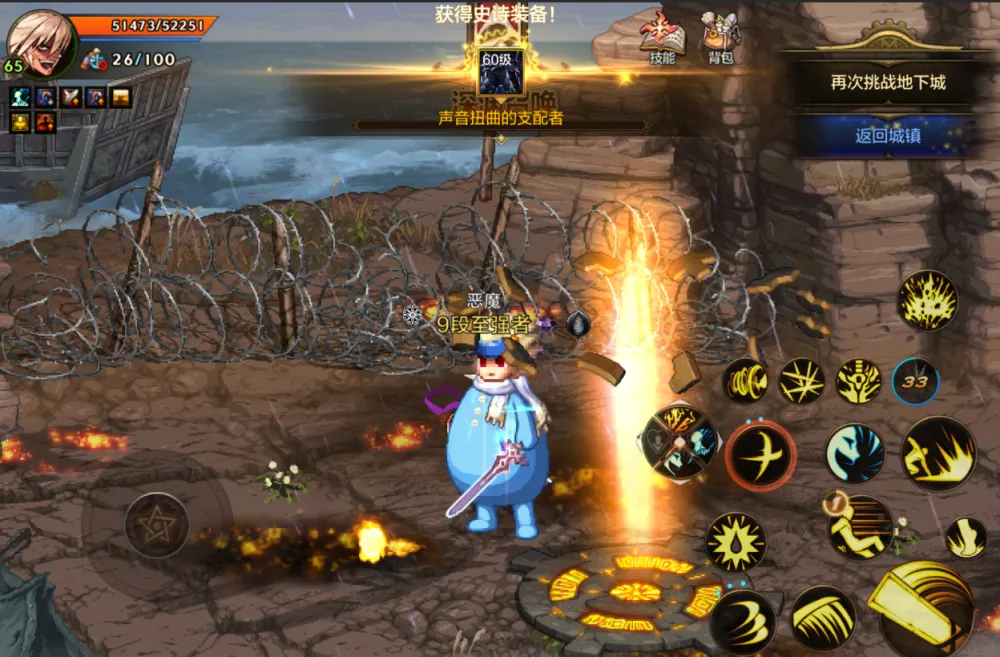
Task: Open the 背包 backpack
Action: tap(720, 38)
